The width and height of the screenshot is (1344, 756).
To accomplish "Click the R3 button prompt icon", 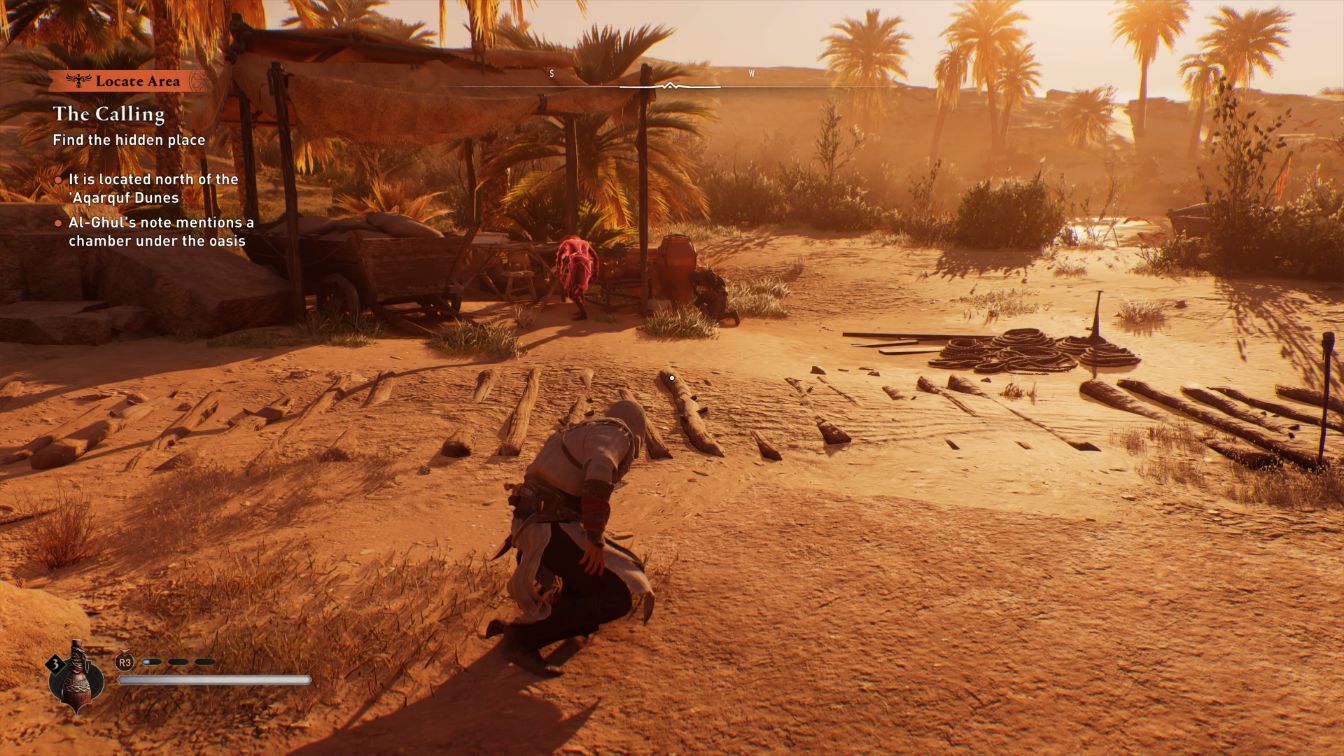I will [x=125, y=662].
